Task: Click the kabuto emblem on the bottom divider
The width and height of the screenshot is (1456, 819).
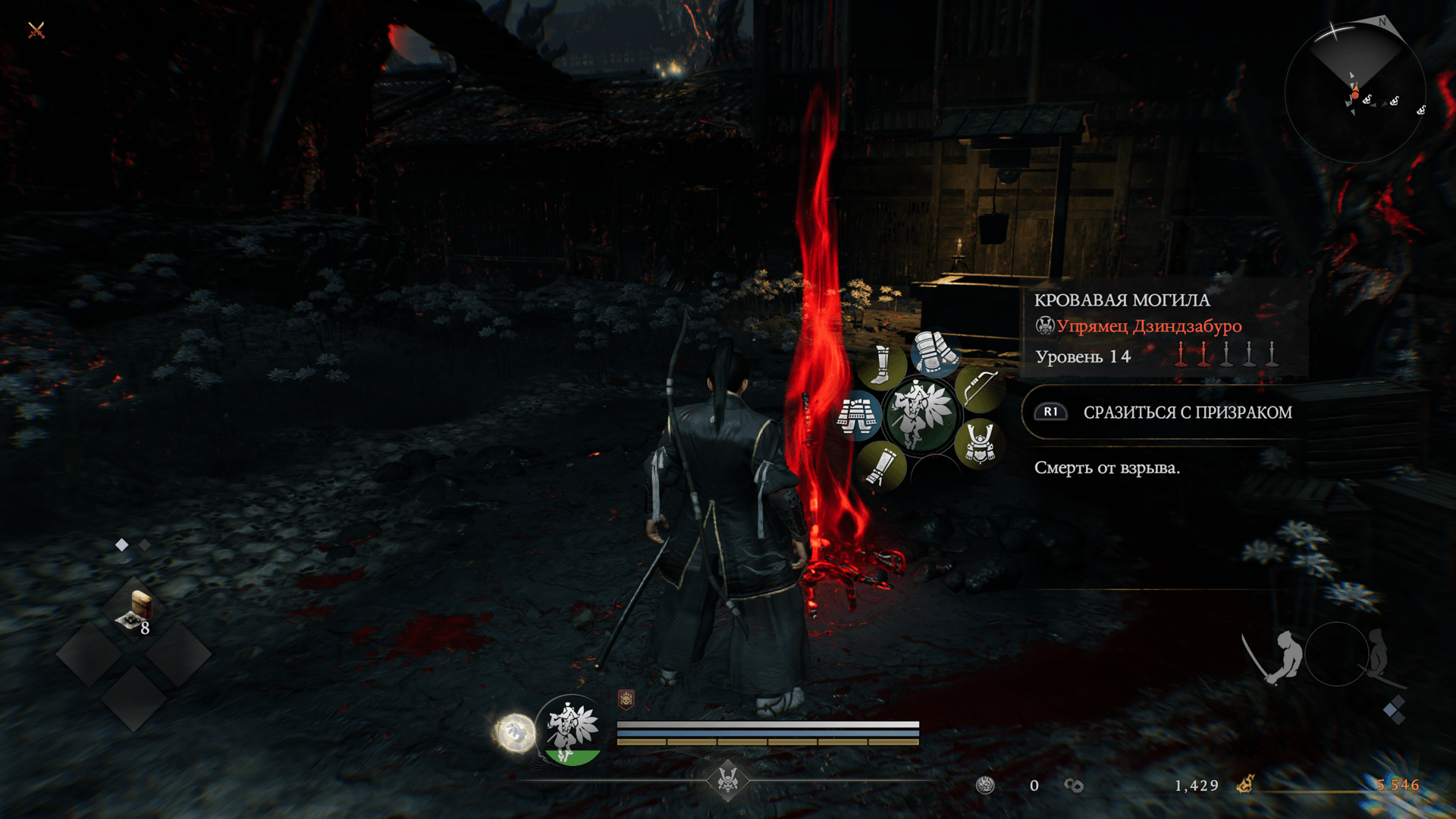Action: click(x=728, y=780)
